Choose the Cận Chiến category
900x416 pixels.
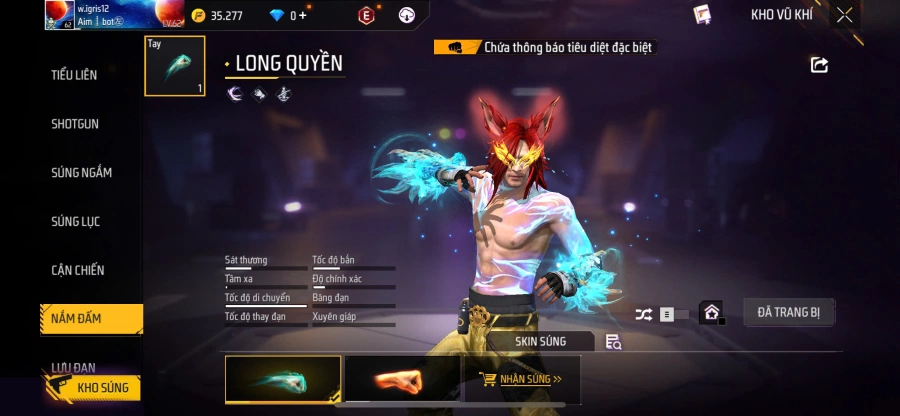coord(78,270)
